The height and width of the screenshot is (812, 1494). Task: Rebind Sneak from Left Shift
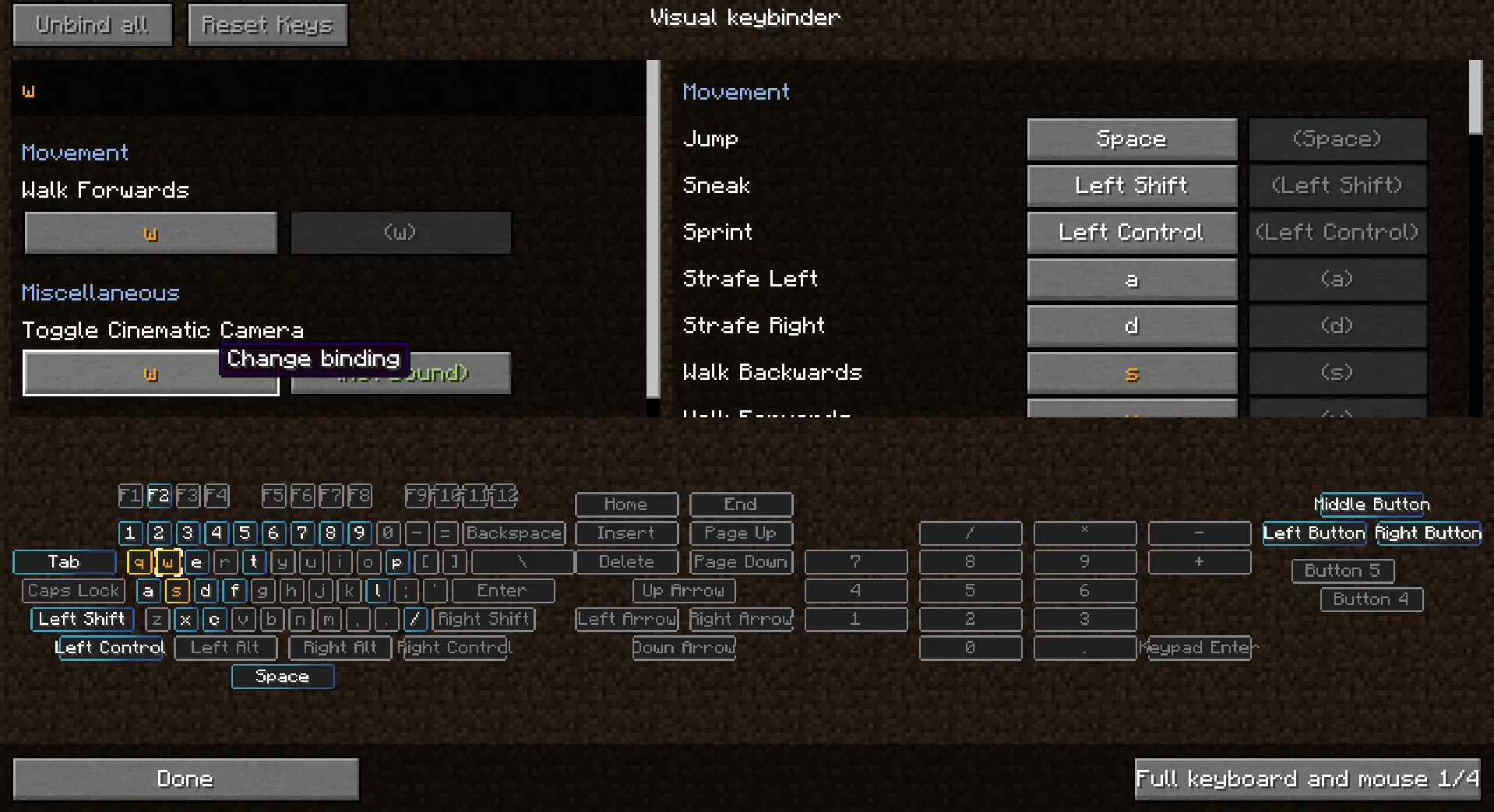click(1131, 185)
